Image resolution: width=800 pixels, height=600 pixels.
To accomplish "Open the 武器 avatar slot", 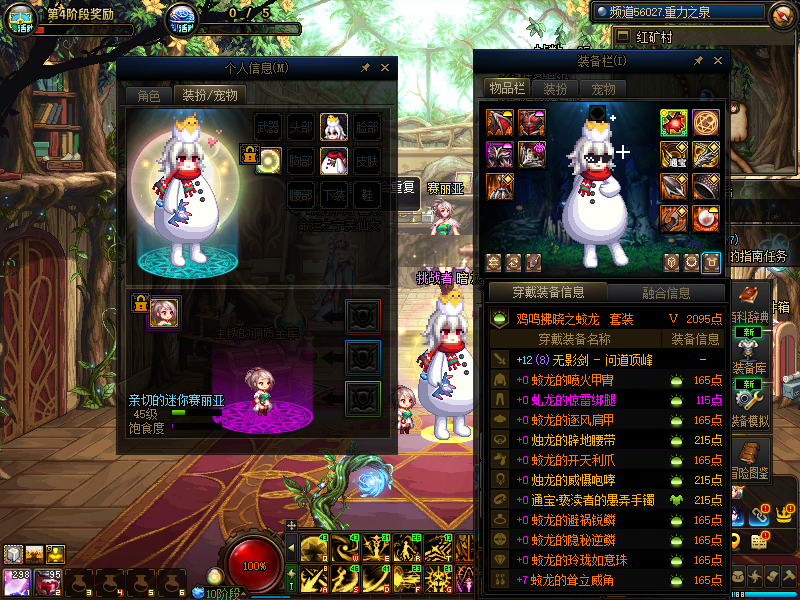I will pyautogui.click(x=269, y=127).
